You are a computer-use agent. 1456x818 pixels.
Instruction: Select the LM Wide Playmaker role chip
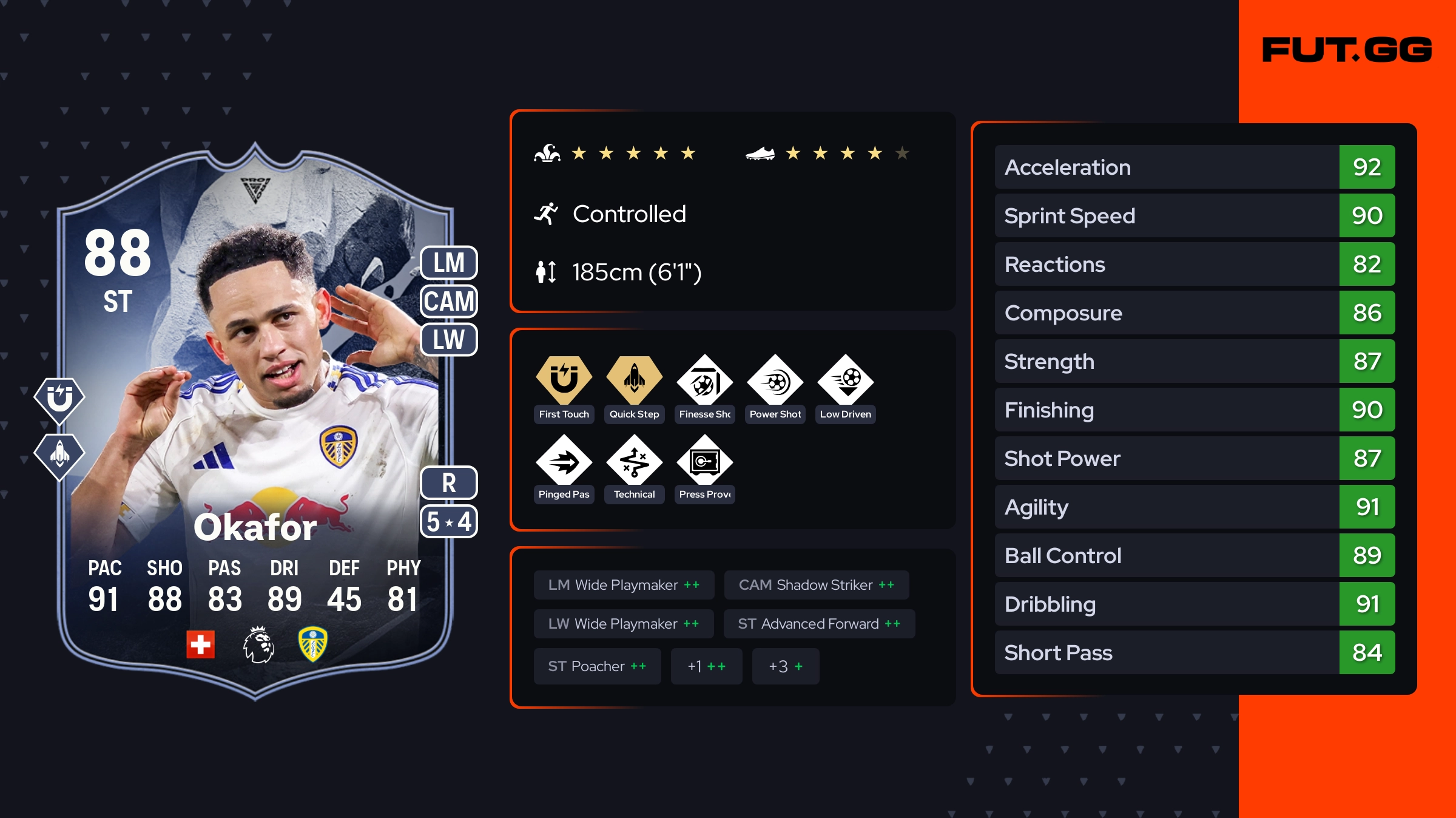click(624, 585)
